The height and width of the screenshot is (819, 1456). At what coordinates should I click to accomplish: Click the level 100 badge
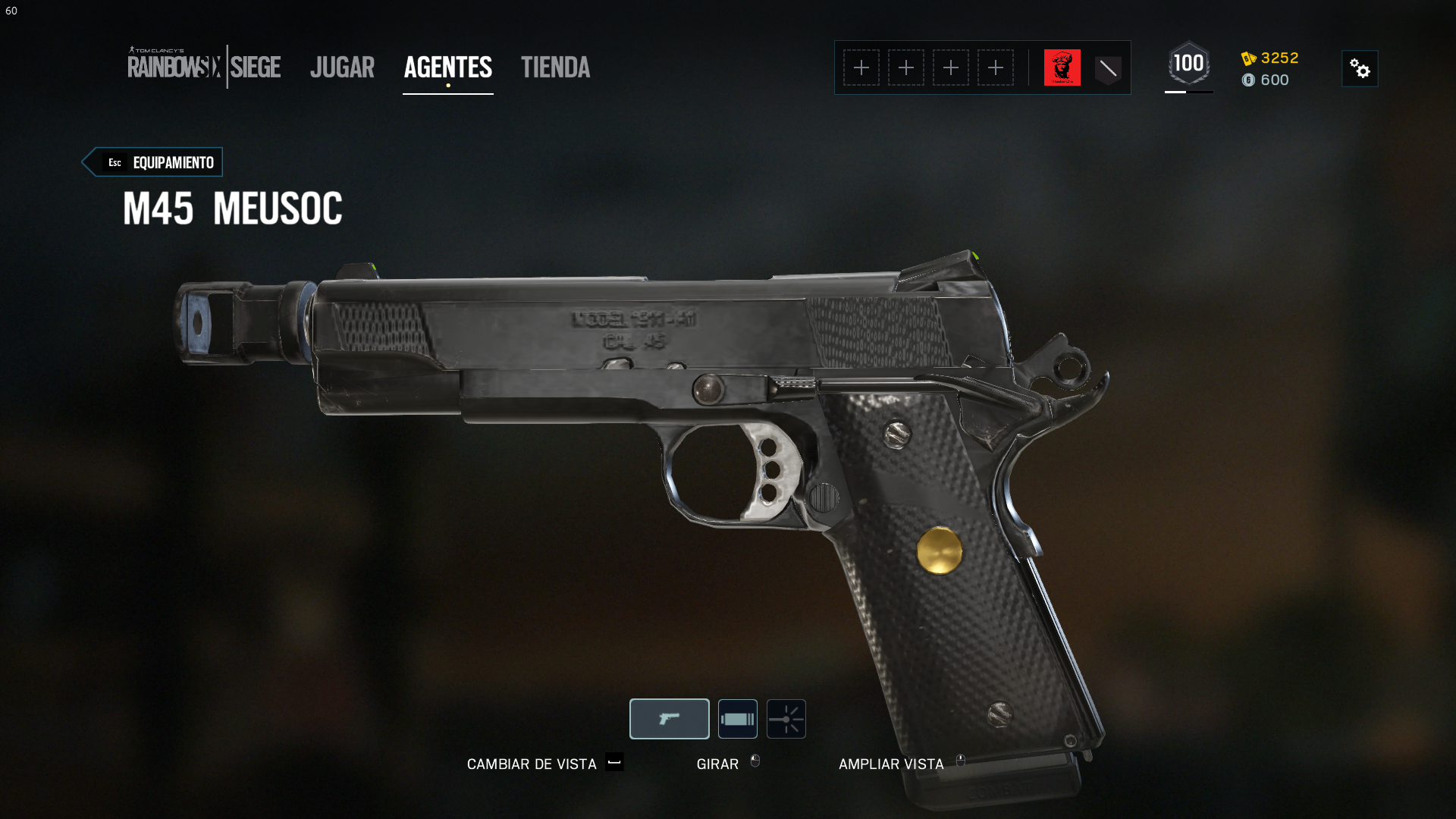pos(1188,64)
